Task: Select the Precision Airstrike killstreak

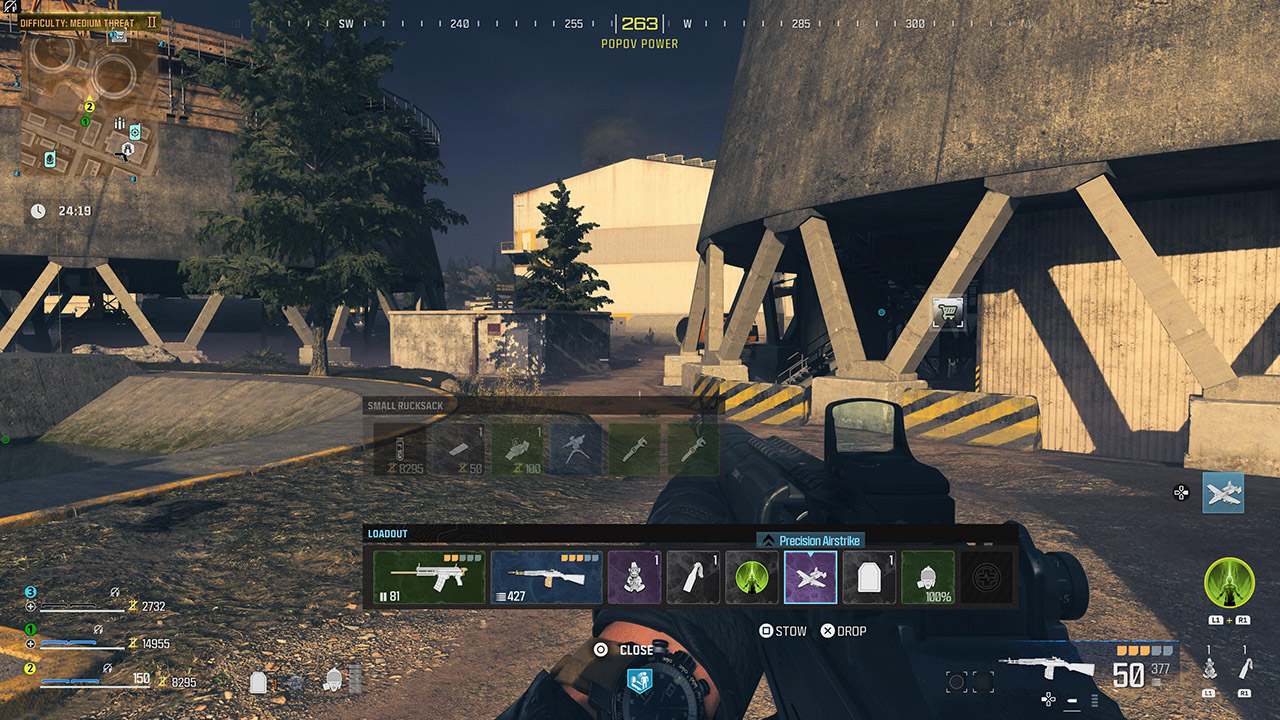Action: click(810, 578)
